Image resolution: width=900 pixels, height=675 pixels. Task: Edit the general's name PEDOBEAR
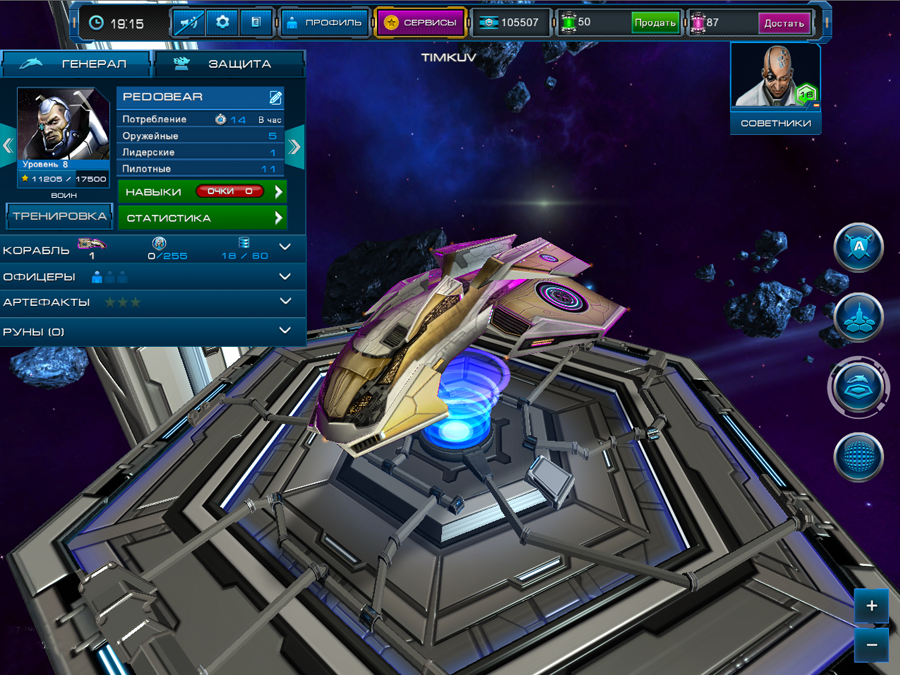tap(275, 98)
